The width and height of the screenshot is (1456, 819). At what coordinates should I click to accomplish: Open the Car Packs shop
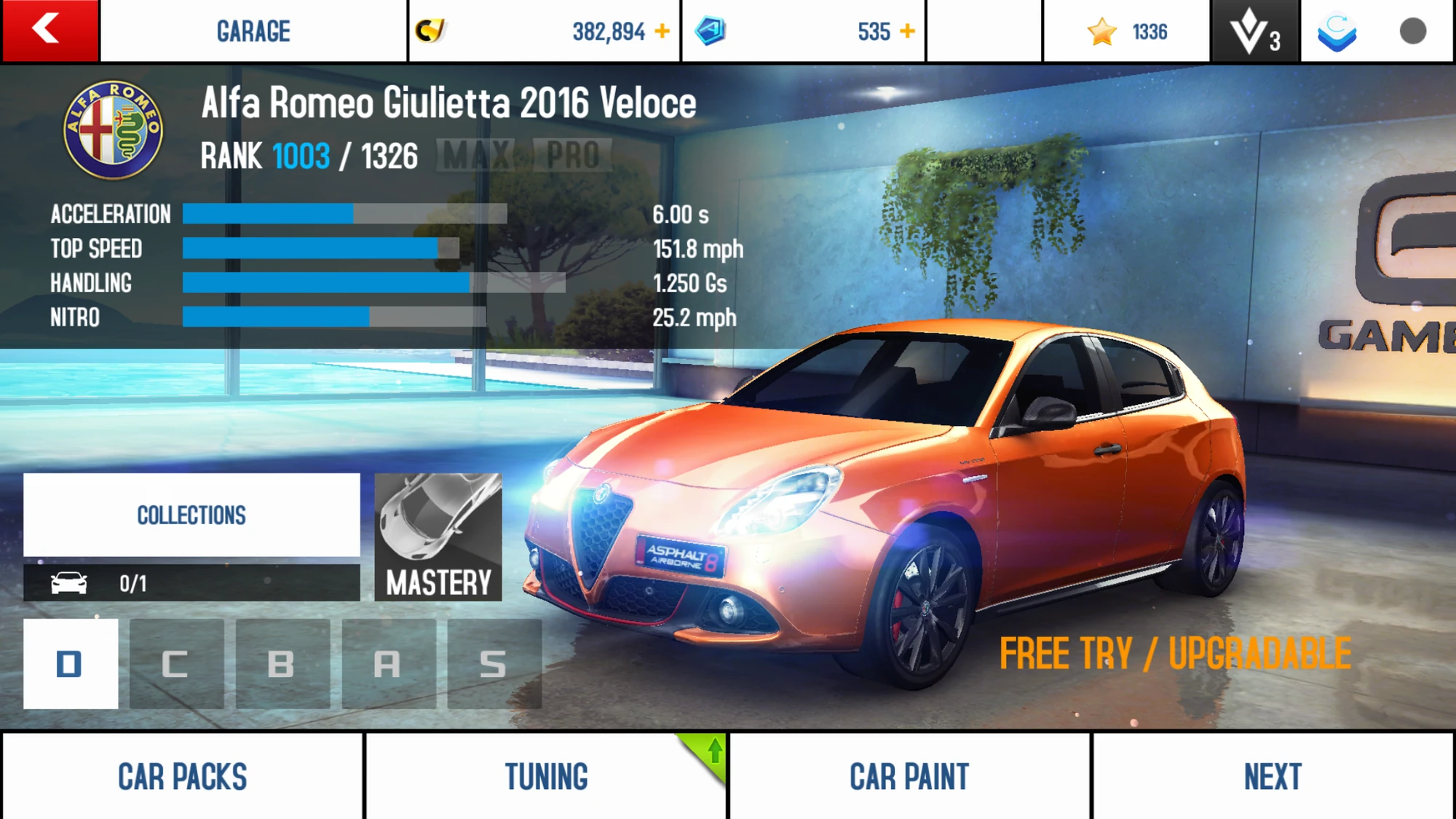(x=182, y=776)
